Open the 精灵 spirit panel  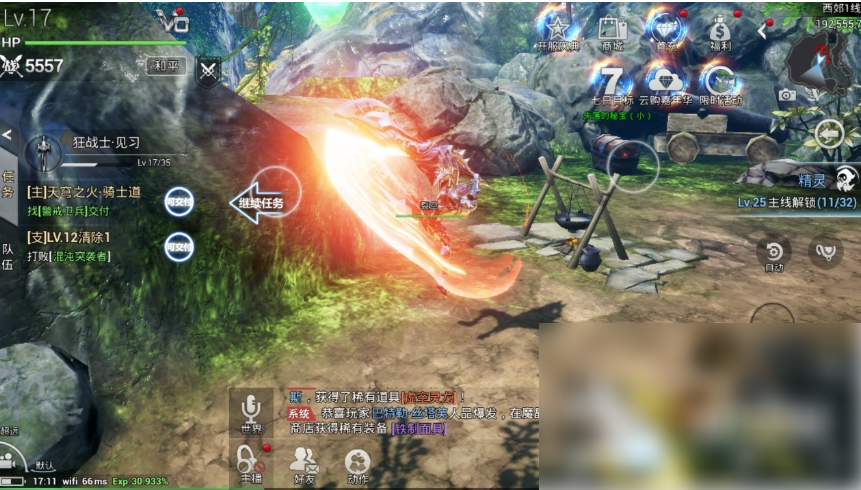[x=828, y=180]
